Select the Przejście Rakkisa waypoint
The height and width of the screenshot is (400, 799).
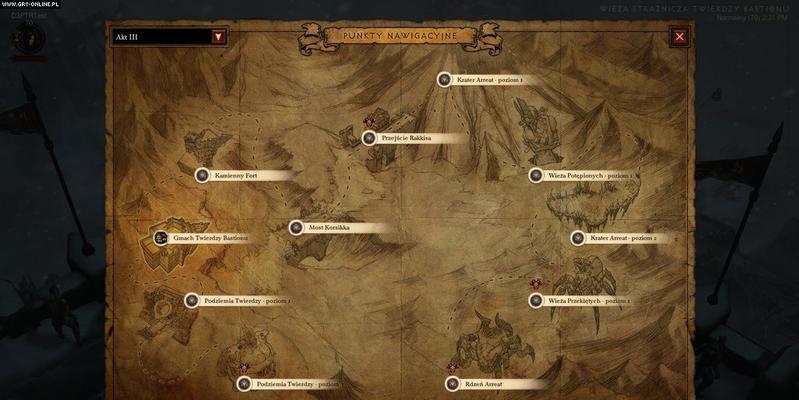tap(370, 138)
